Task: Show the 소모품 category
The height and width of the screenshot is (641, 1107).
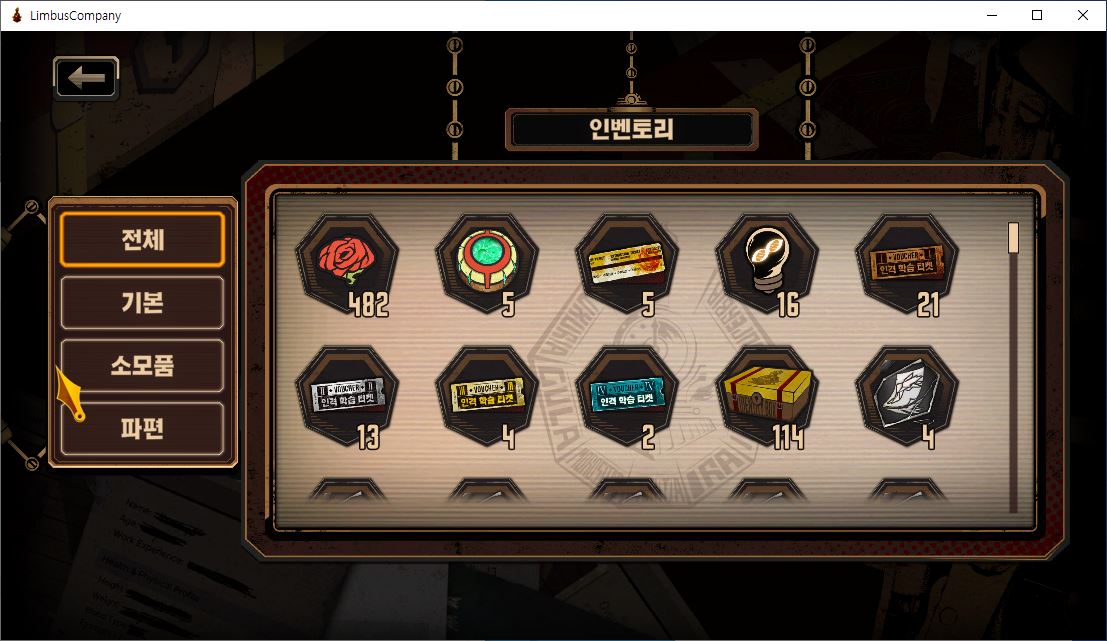Action: tap(142, 366)
